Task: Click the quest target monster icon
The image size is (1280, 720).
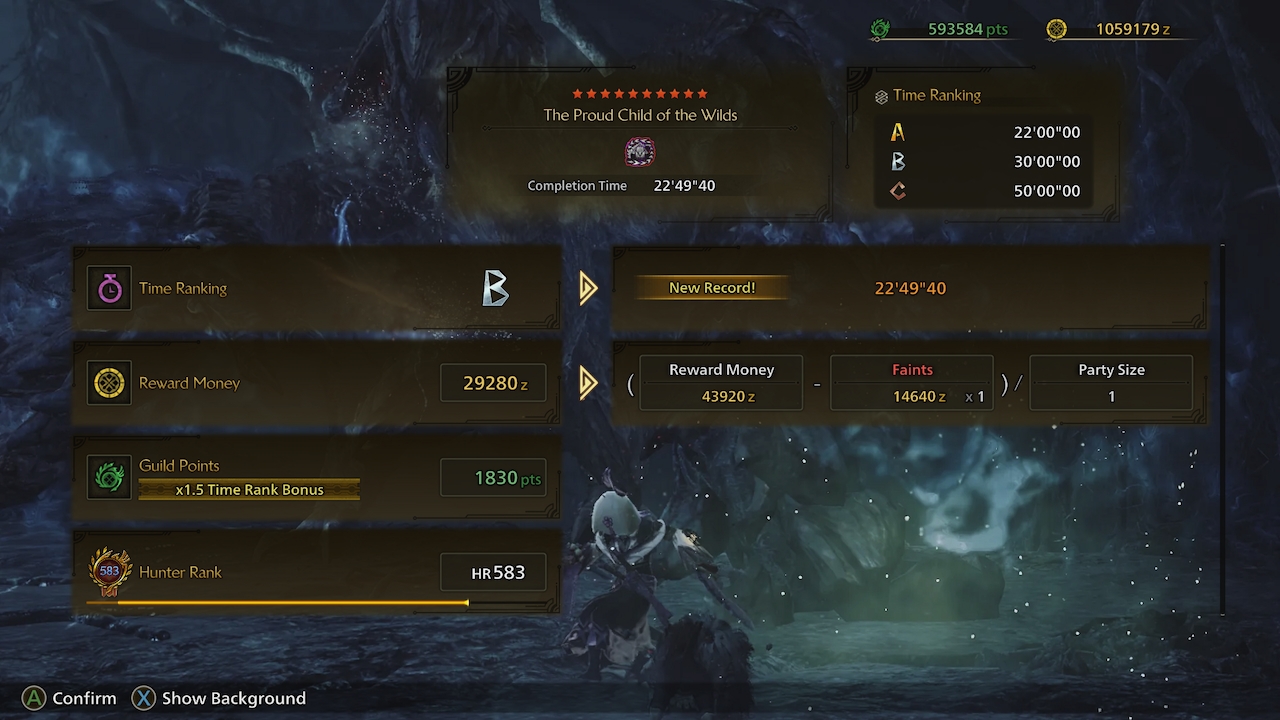Action: pos(640,152)
